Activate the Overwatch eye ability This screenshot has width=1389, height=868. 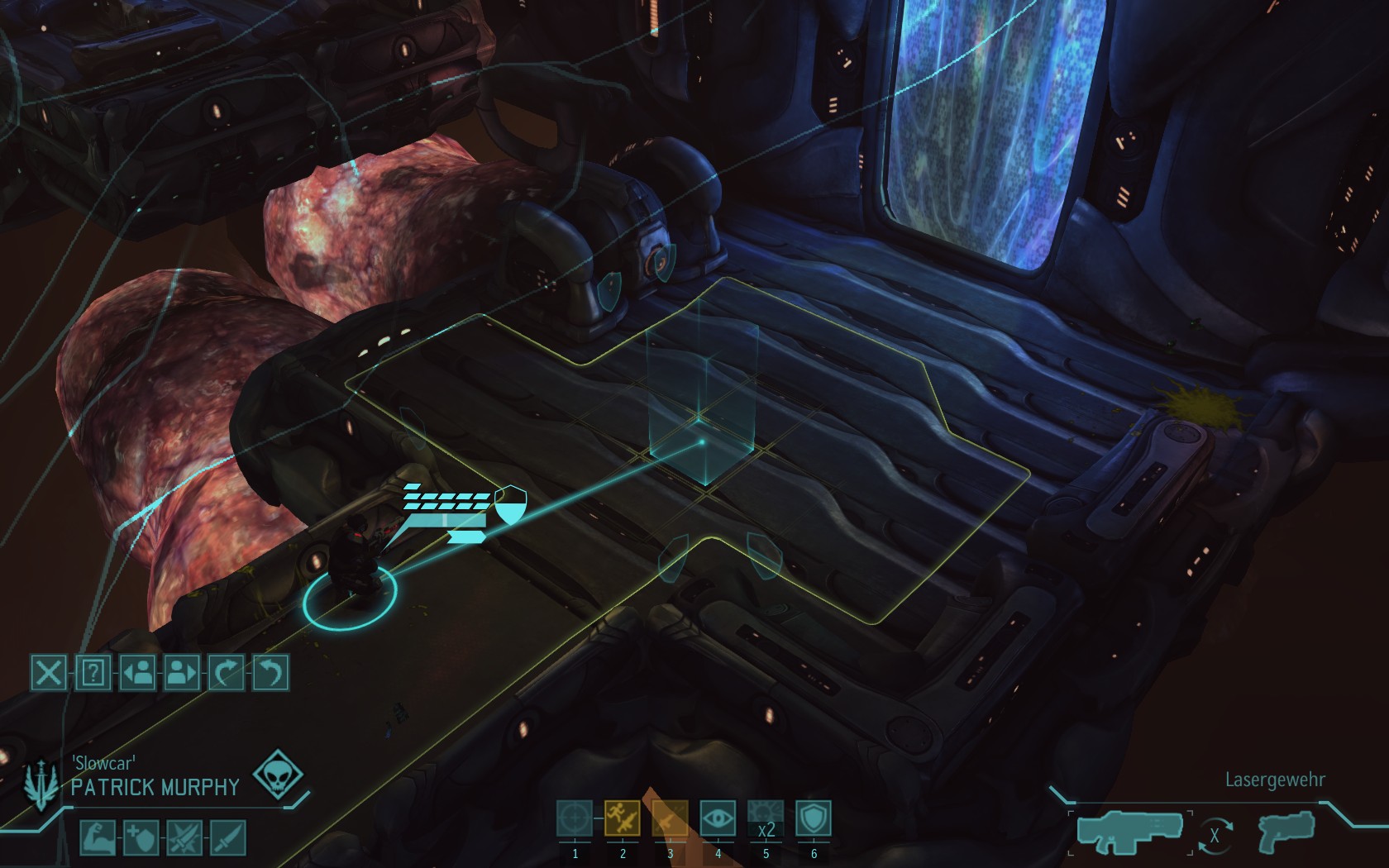tap(718, 818)
